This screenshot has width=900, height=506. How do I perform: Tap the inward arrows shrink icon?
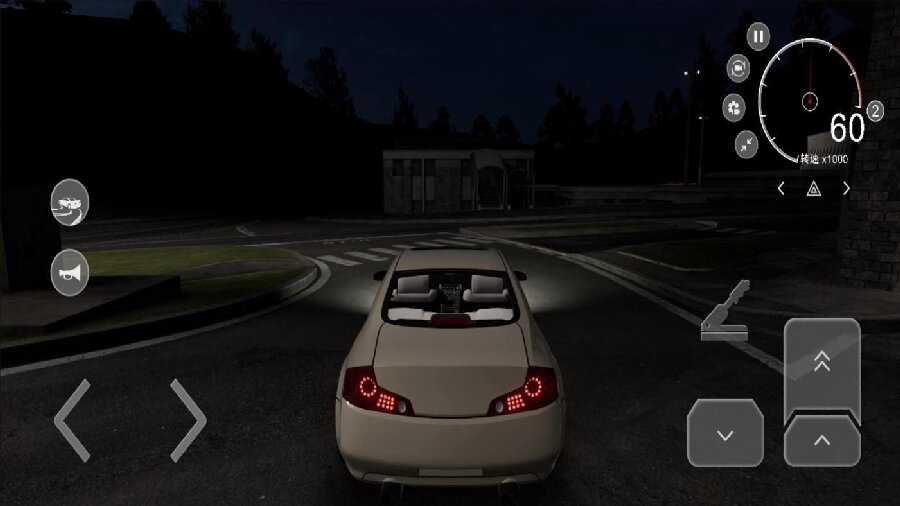(747, 144)
